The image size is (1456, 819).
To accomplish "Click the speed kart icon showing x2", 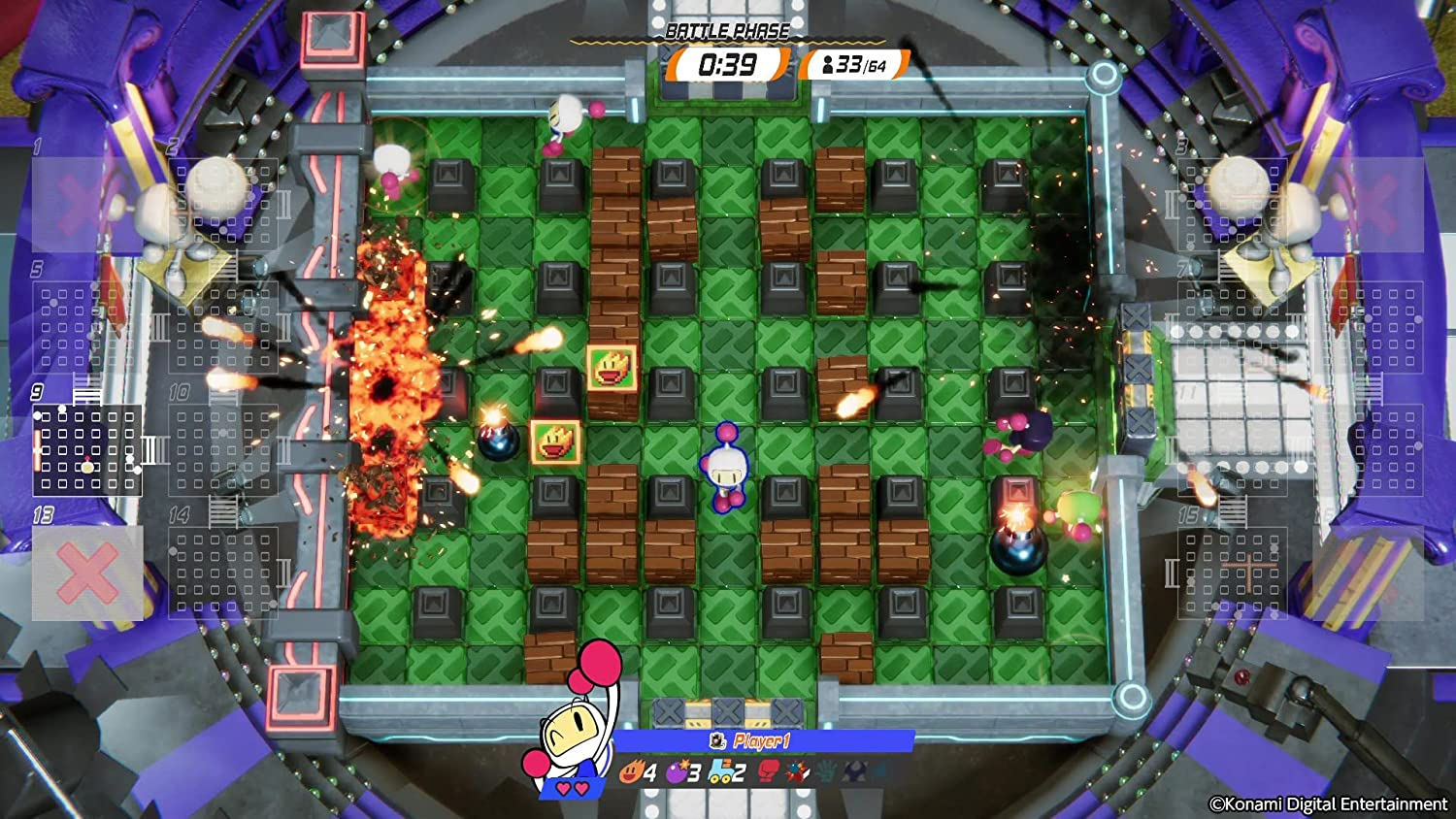I will (720, 771).
